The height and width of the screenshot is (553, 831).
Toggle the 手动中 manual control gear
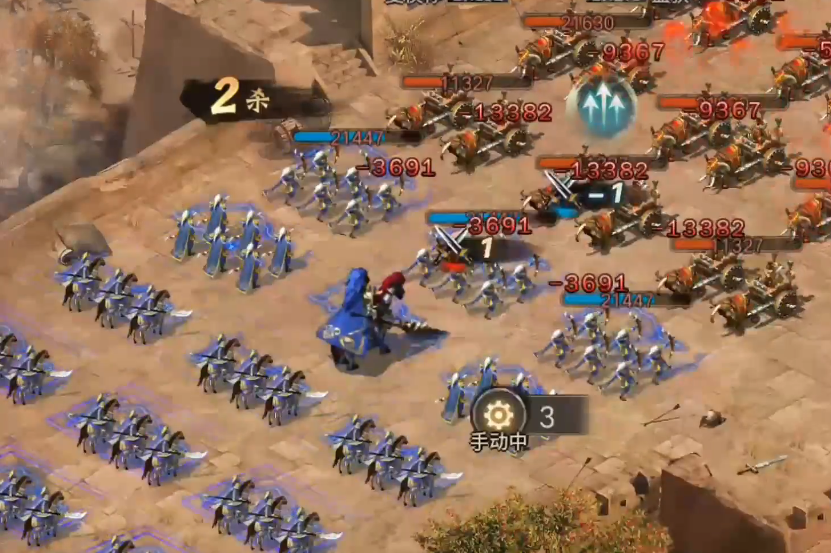pos(499,415)
